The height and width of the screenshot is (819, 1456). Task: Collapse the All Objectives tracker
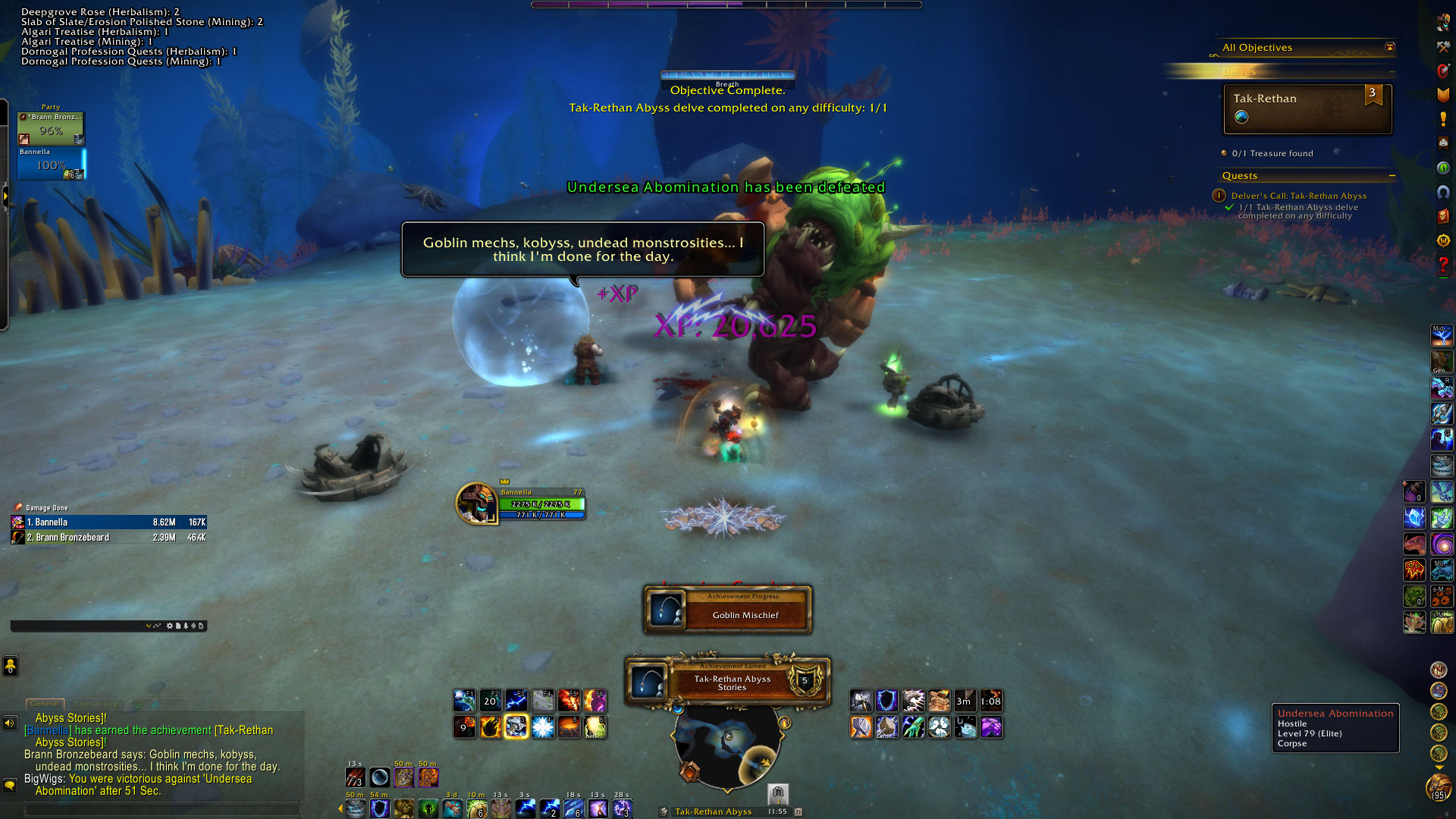click(1389, 48)
